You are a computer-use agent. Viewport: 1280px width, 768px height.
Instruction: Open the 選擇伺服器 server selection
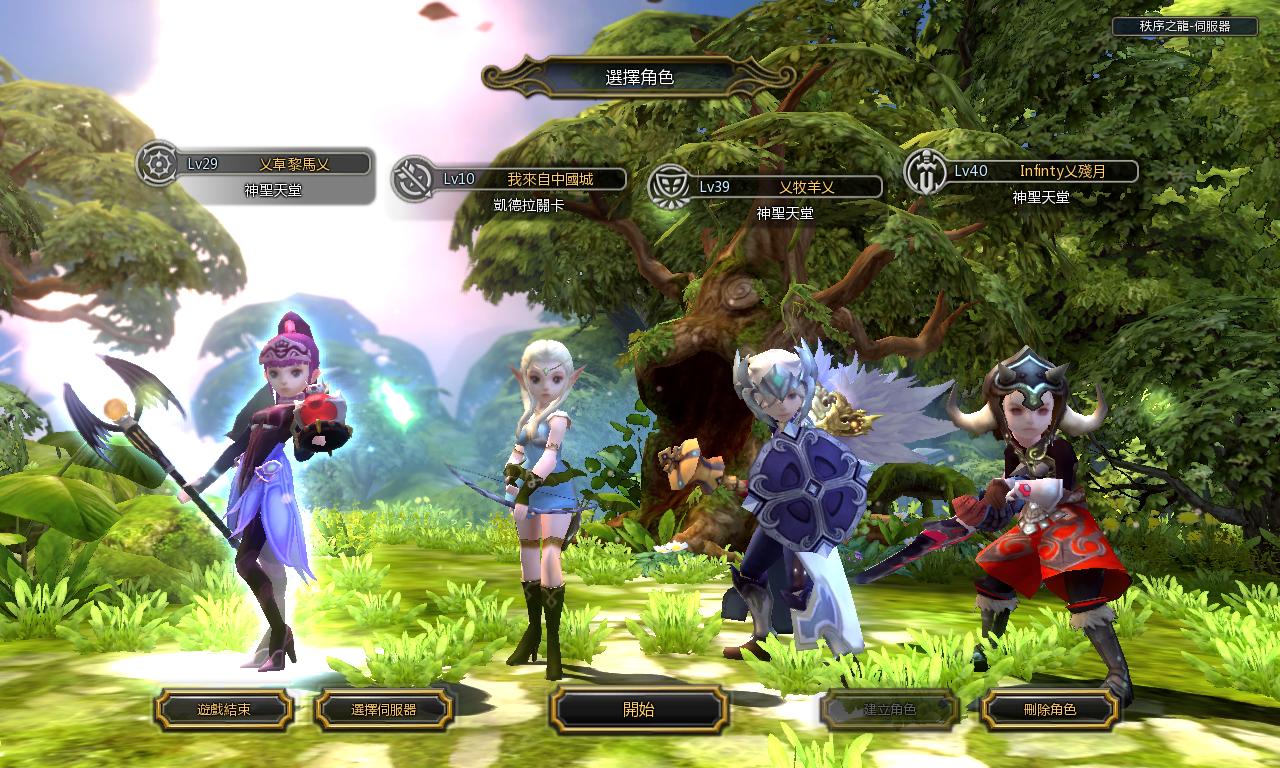pyautogui.click(x=384, y=710)
